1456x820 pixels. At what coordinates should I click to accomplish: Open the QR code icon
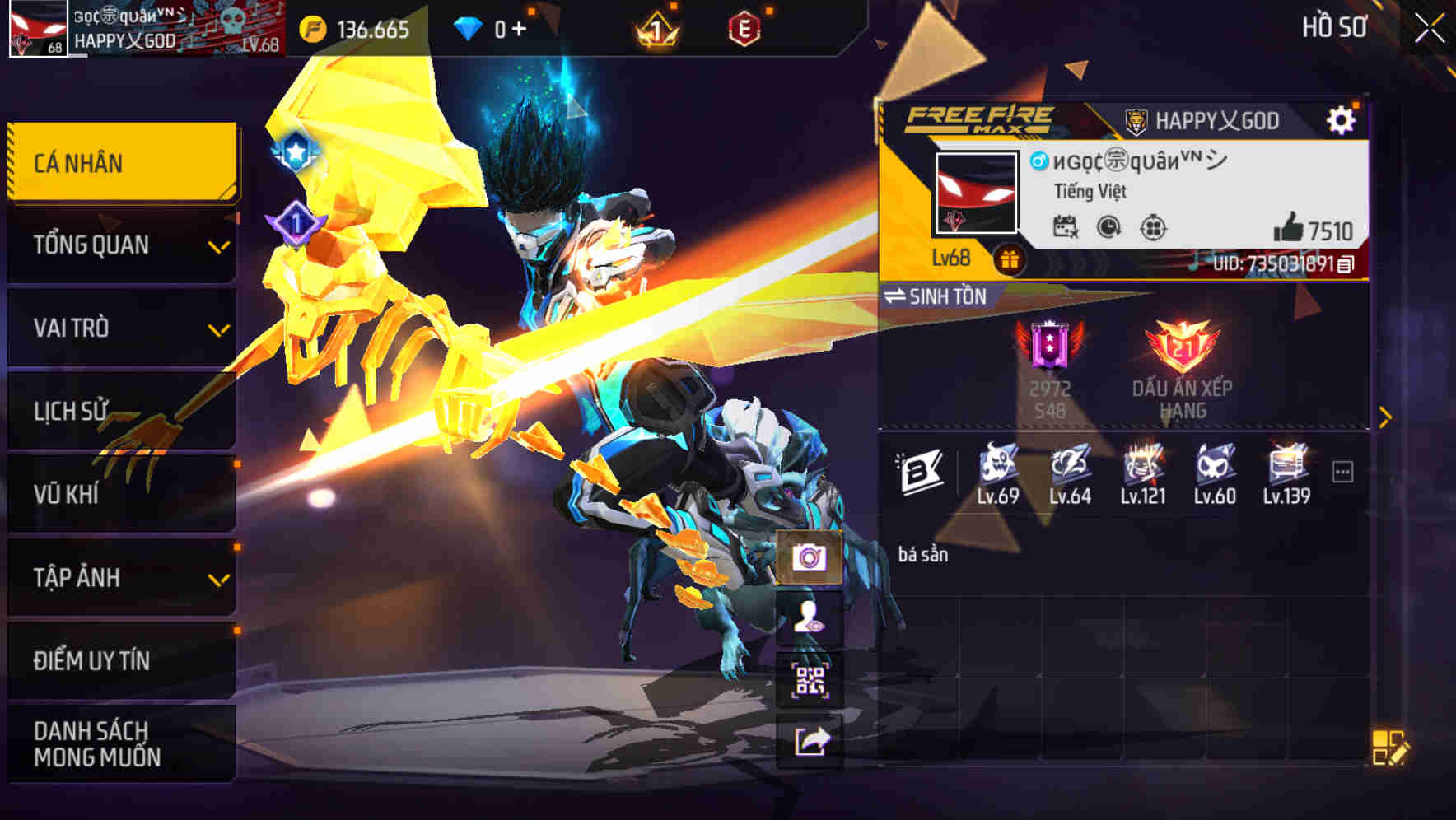(810, 678)
